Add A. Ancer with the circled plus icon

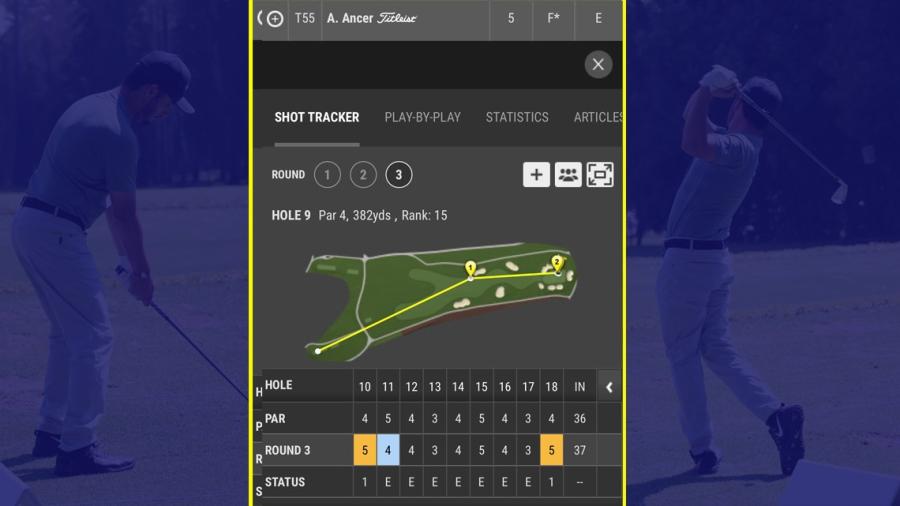275,19
